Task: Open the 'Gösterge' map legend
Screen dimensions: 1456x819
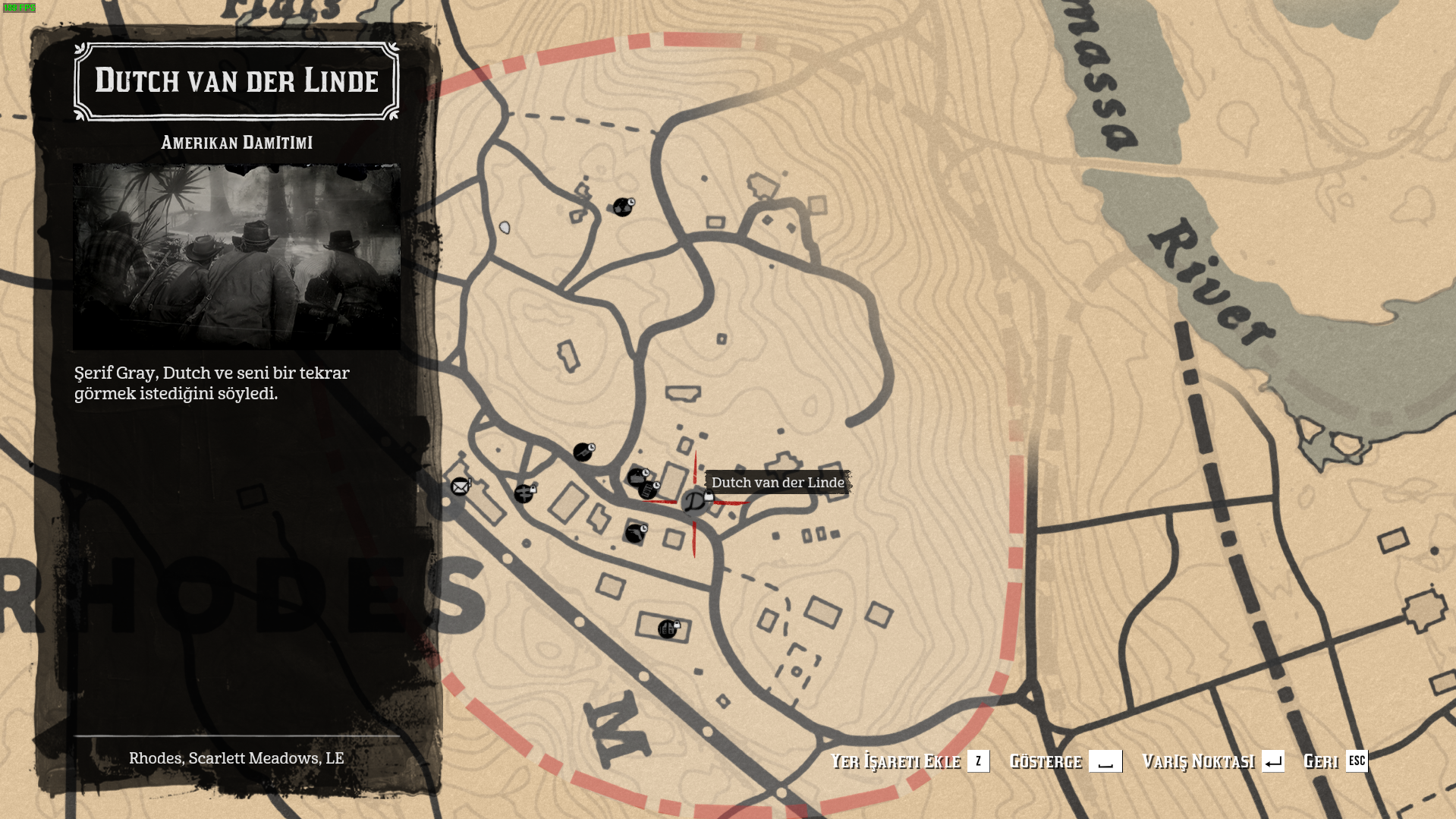Action: click(1064, 761)
